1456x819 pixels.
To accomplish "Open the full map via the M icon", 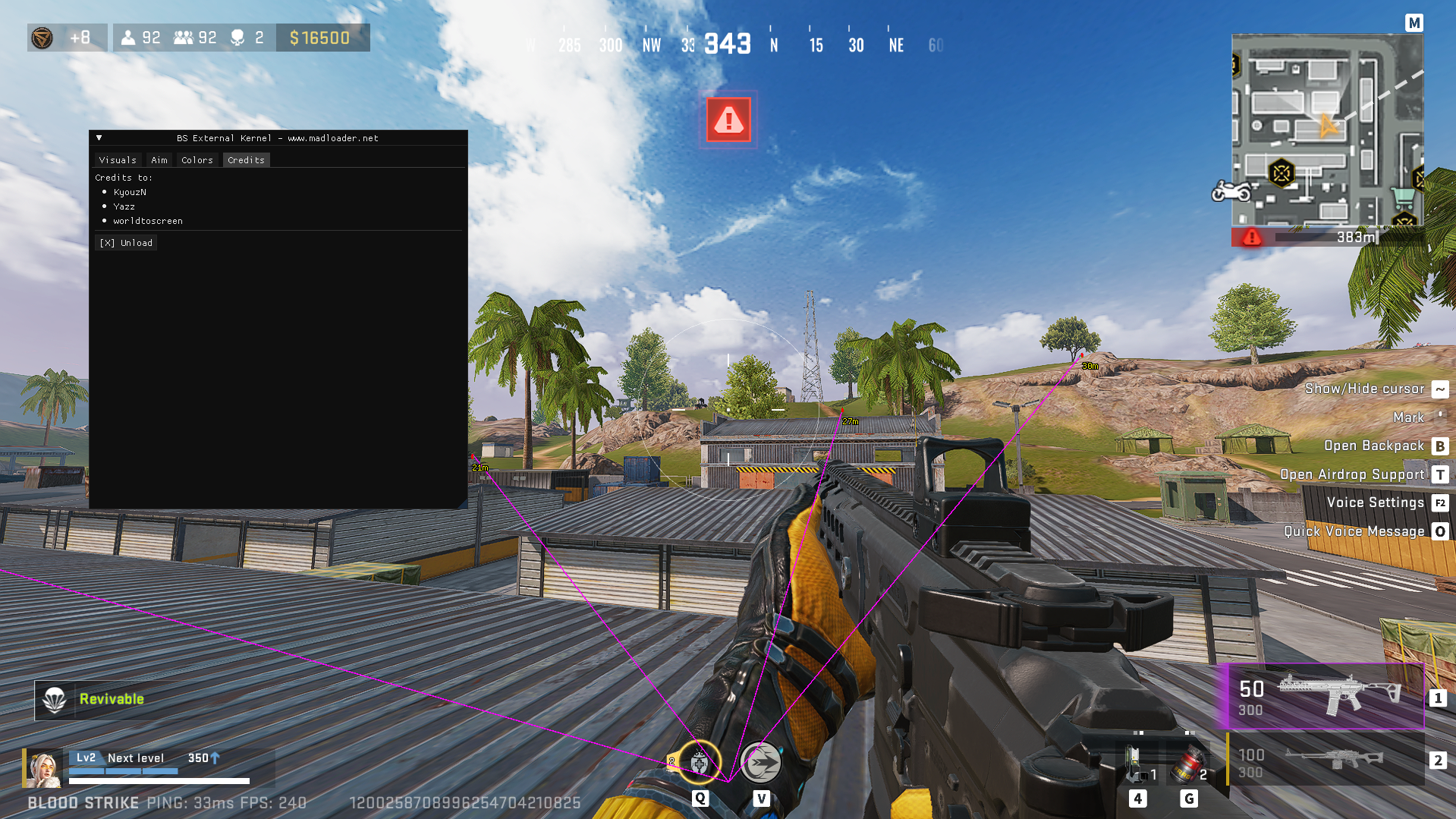I will 1414,23.
